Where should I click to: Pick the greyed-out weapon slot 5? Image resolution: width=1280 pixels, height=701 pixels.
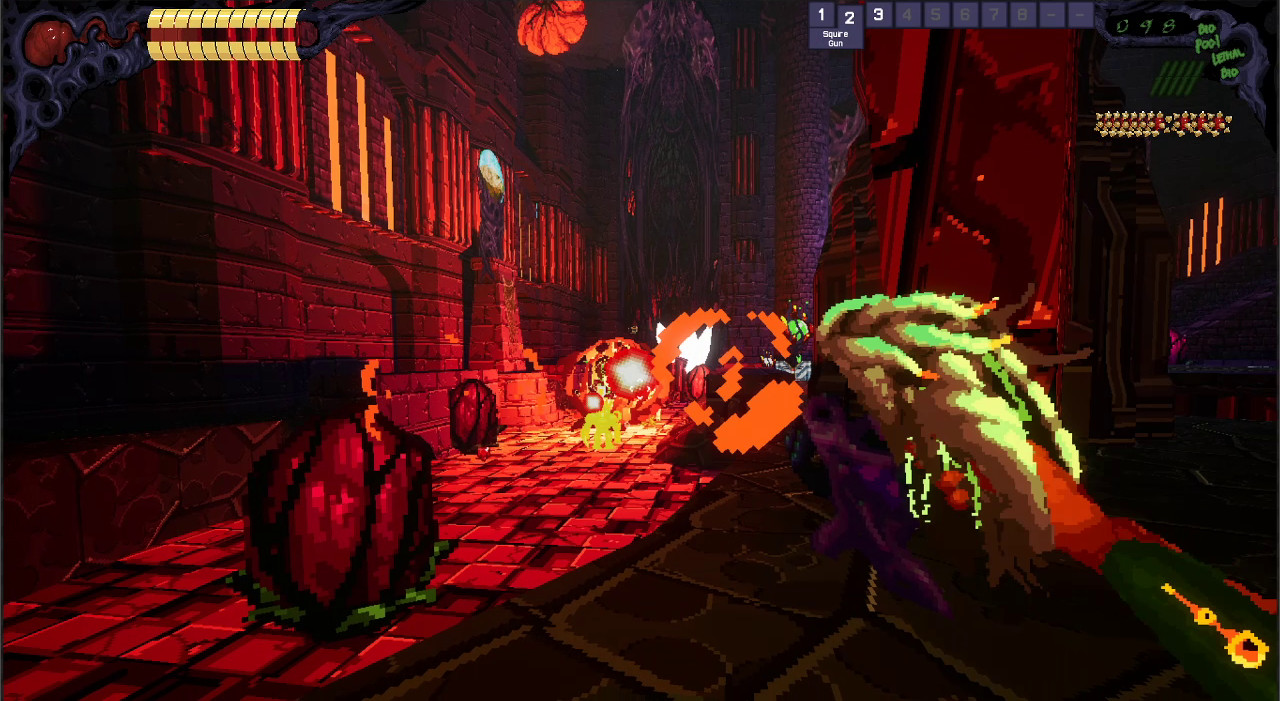coord(936,15)
